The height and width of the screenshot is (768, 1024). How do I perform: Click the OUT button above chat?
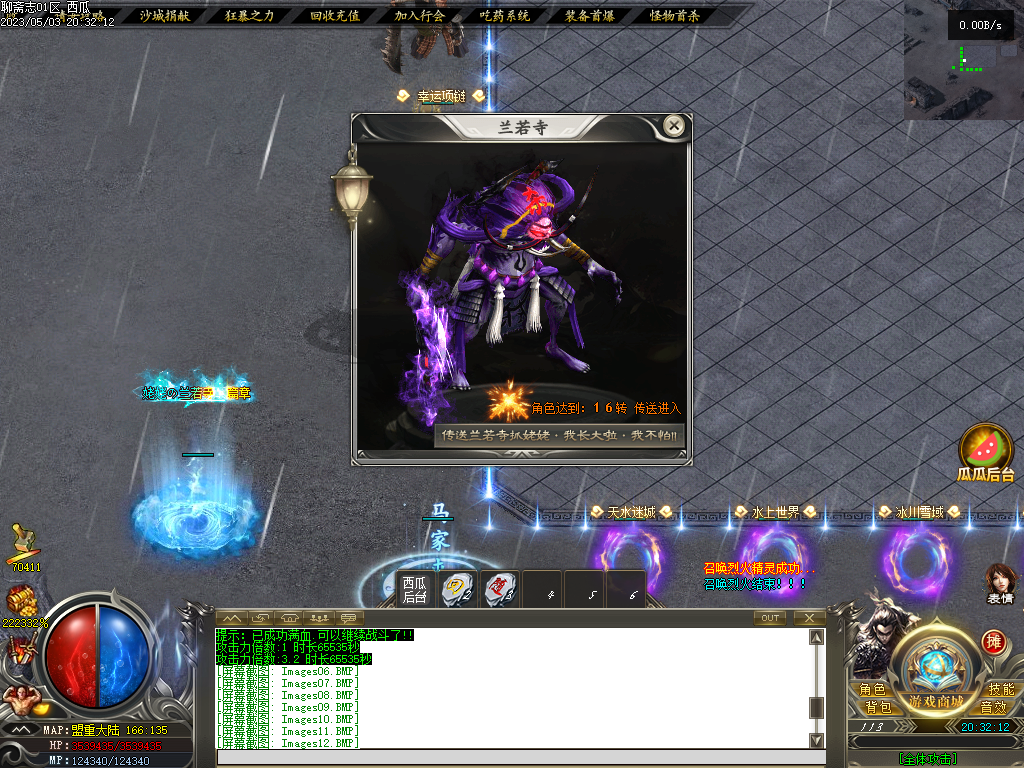coord(770,618)
